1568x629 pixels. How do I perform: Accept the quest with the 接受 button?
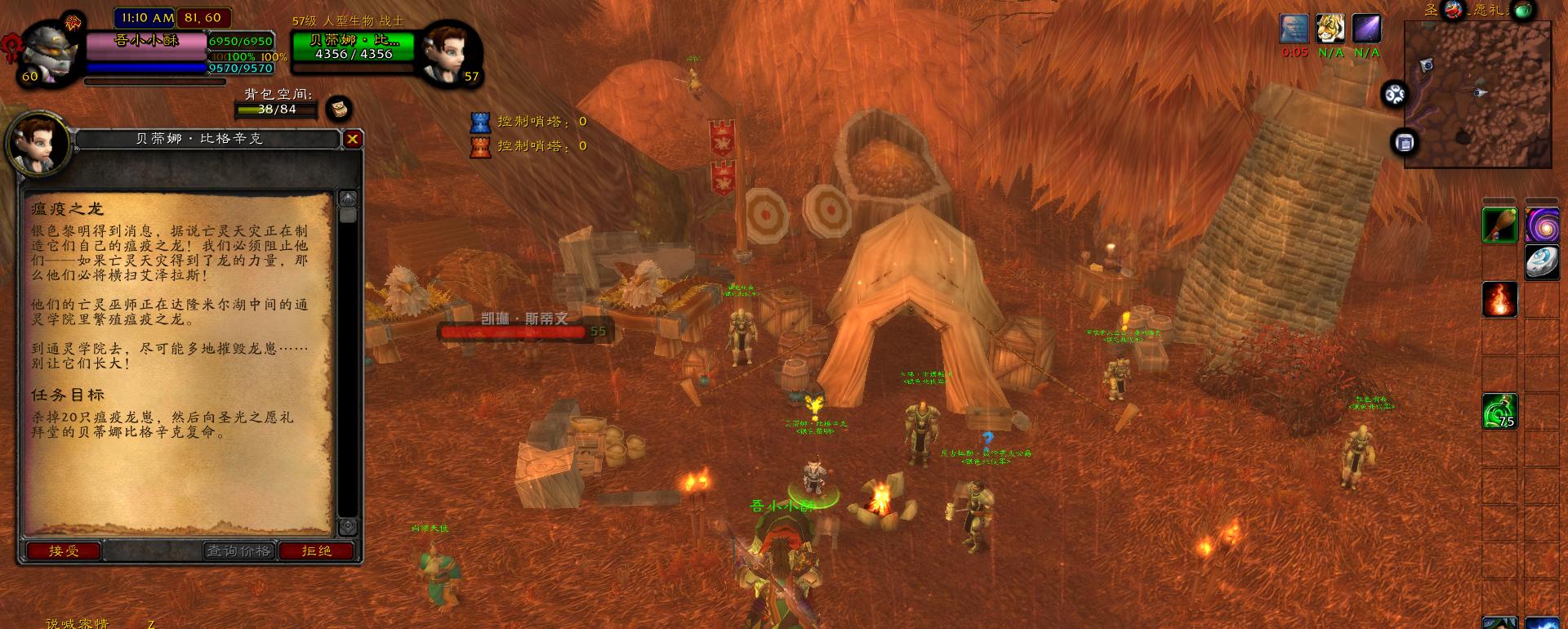(x=64, y=551)
